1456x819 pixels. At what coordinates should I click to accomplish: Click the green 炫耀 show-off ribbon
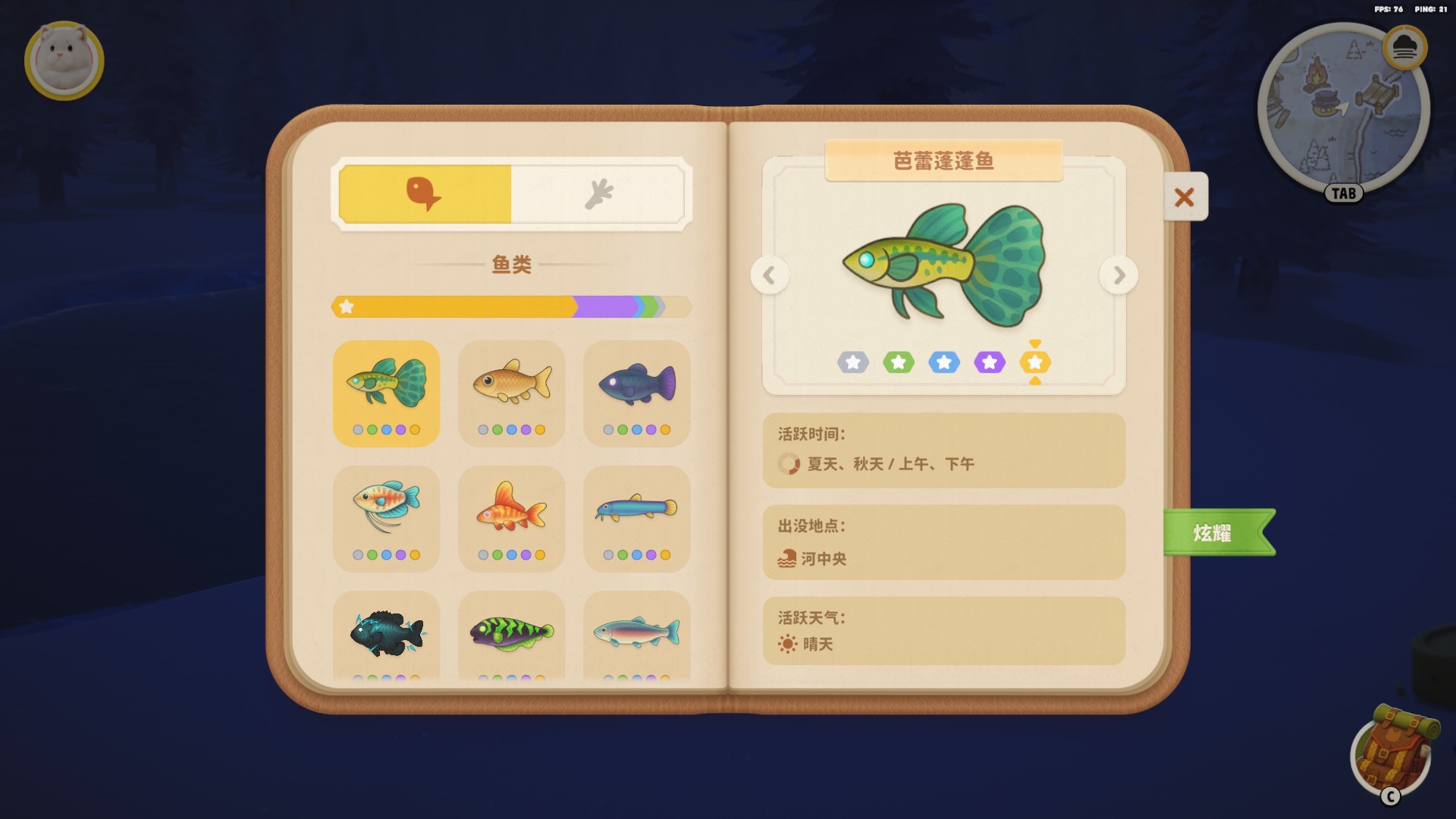1213,532
